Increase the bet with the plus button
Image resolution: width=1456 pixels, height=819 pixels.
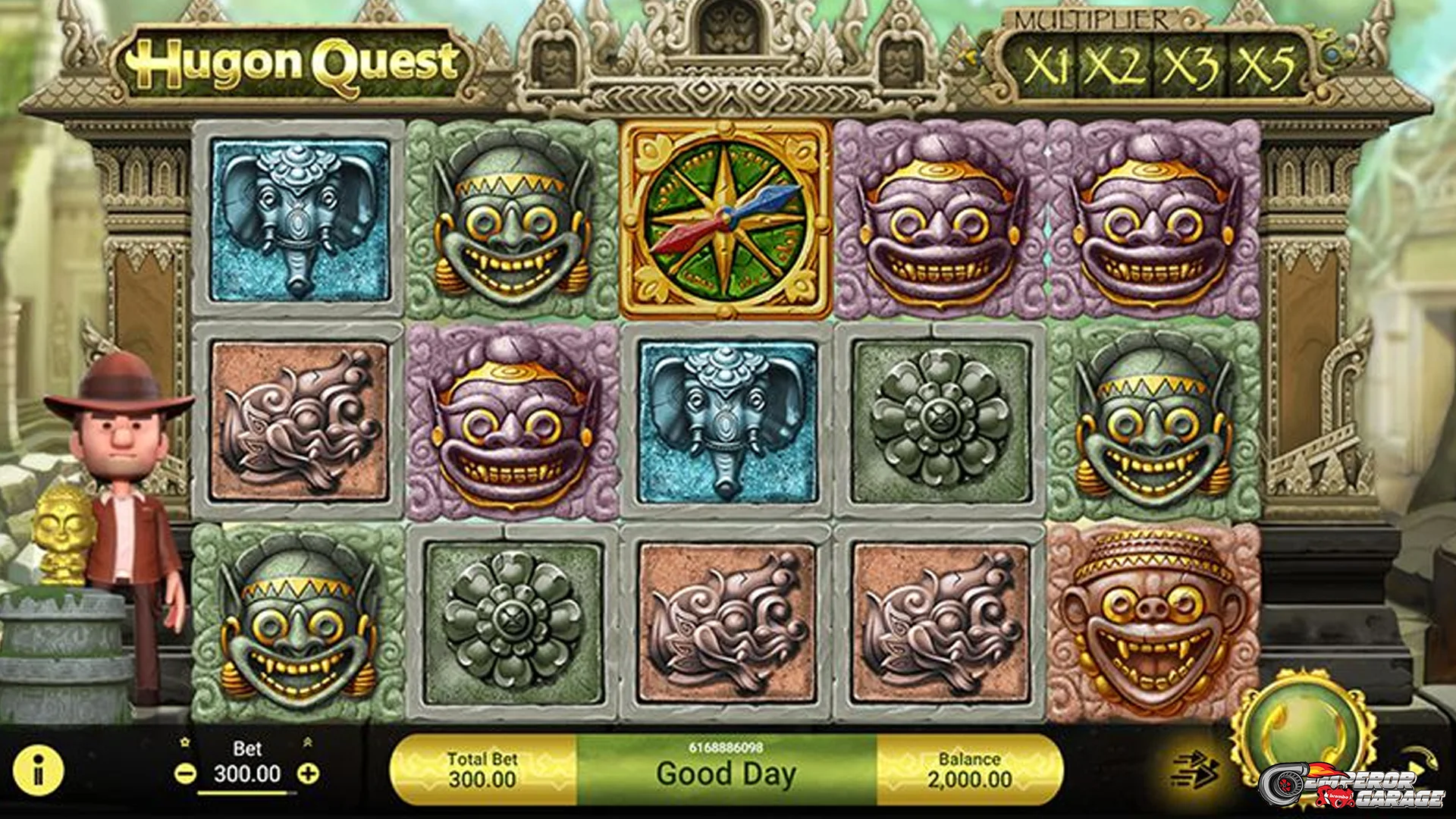308,773
